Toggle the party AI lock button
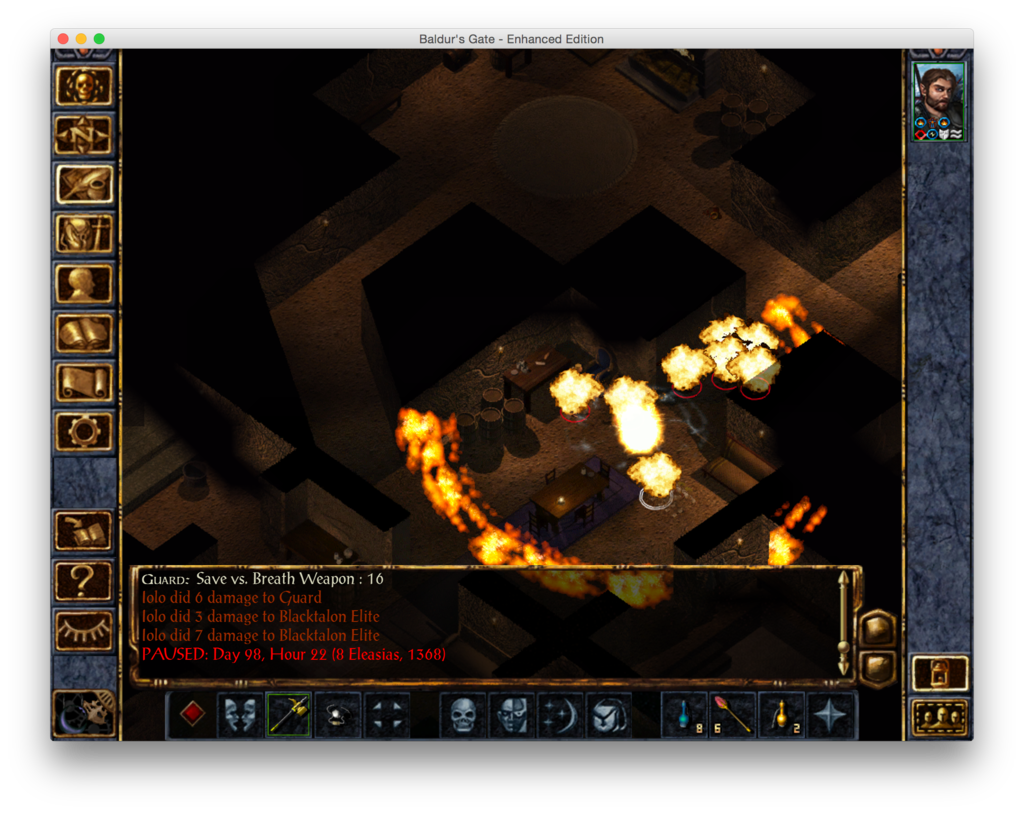 940,673
